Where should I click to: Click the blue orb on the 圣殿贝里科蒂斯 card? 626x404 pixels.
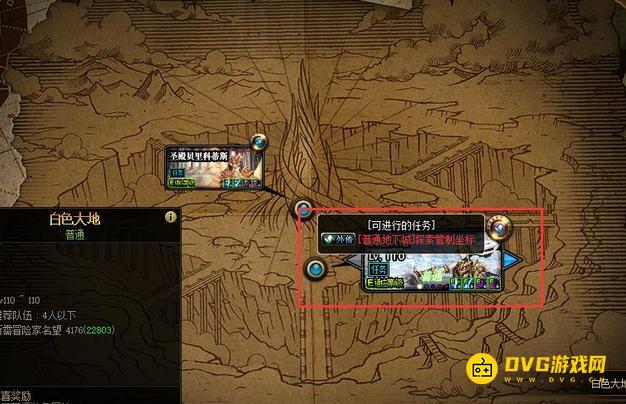click(260, 144)
